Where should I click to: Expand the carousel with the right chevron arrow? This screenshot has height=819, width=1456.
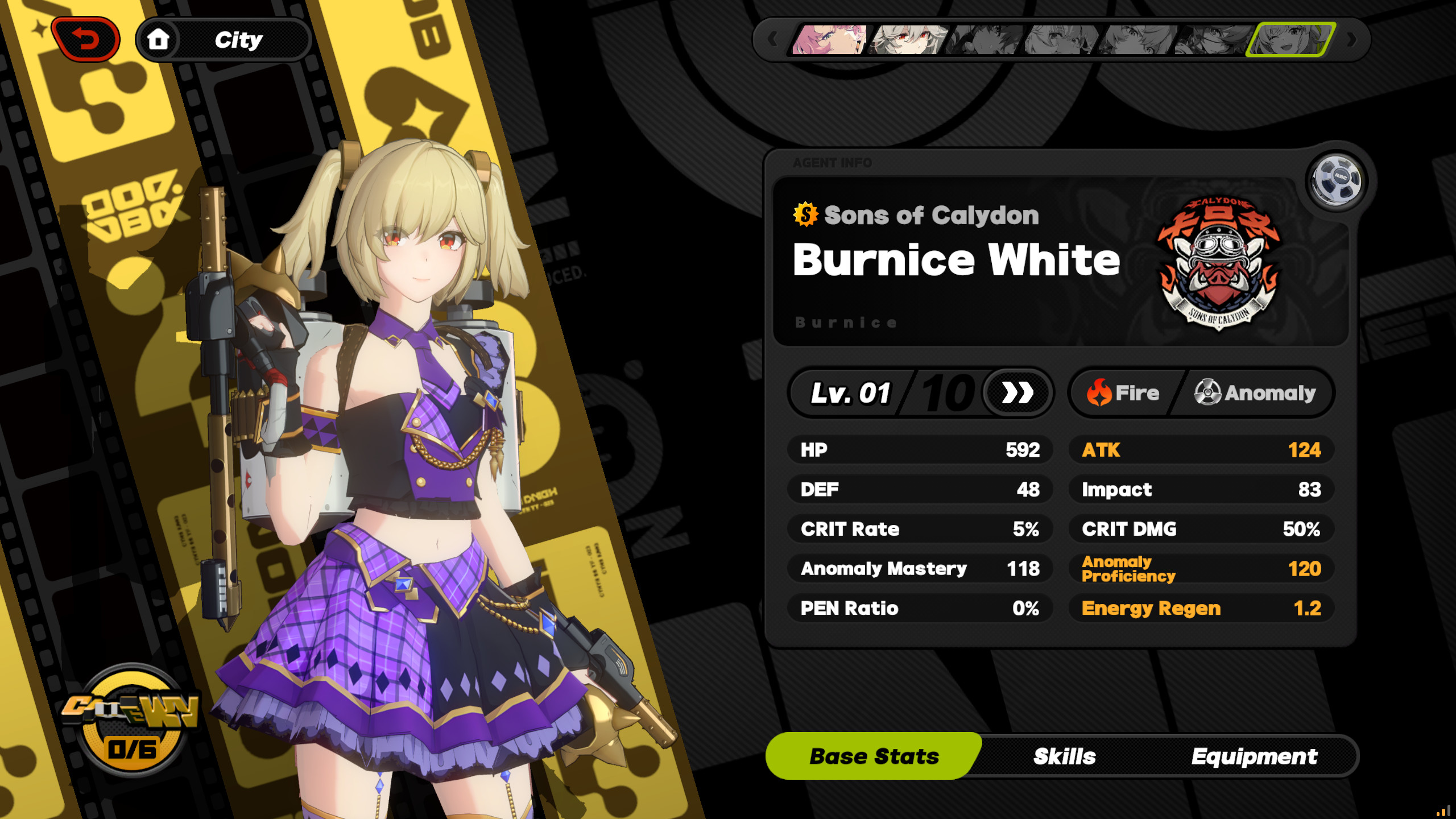[1352, 40]
